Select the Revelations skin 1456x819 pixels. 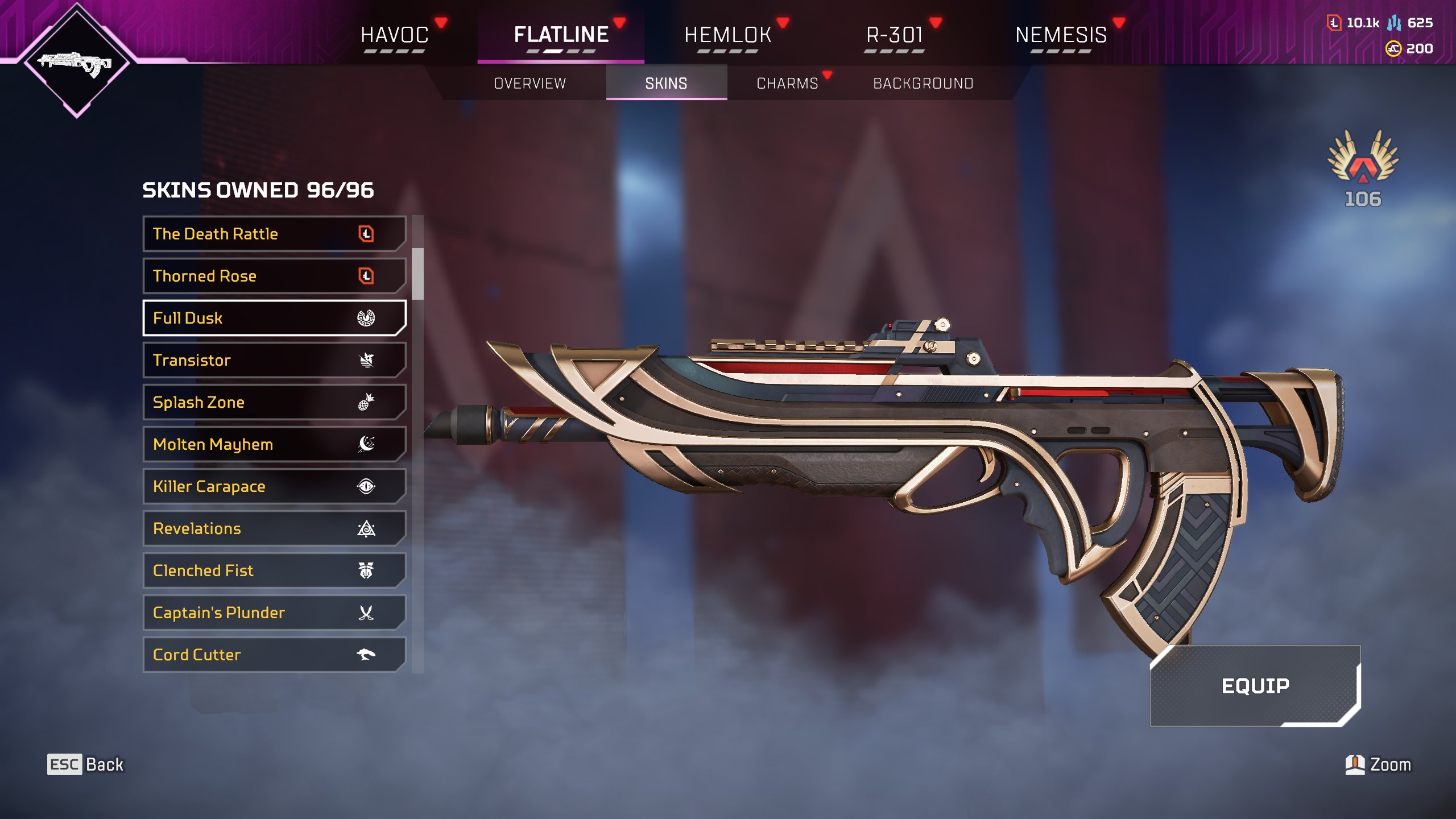click(x=274, y=528)
